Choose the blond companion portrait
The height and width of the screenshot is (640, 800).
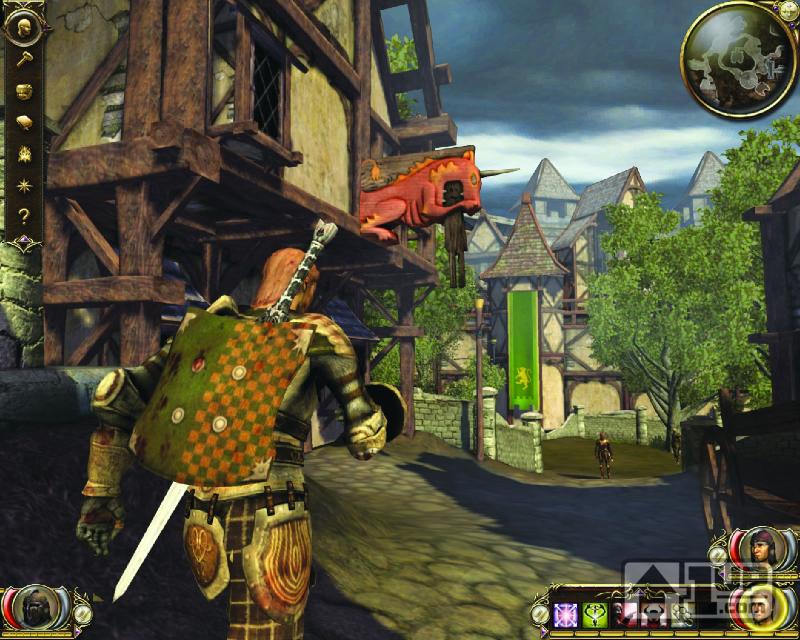[x=760, y=606]
